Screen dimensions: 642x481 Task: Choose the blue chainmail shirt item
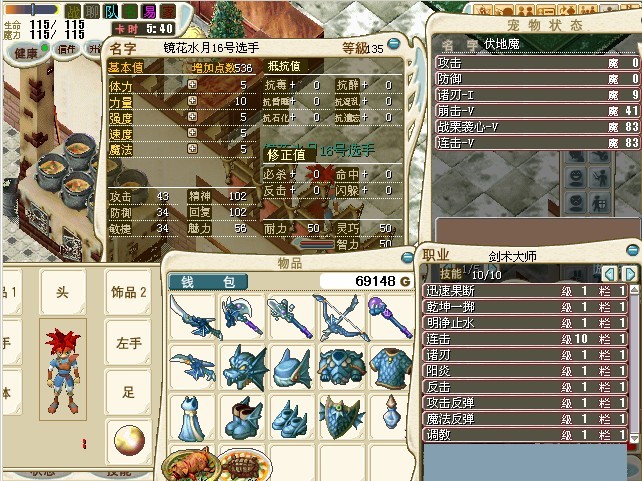[x=390, y=367]
